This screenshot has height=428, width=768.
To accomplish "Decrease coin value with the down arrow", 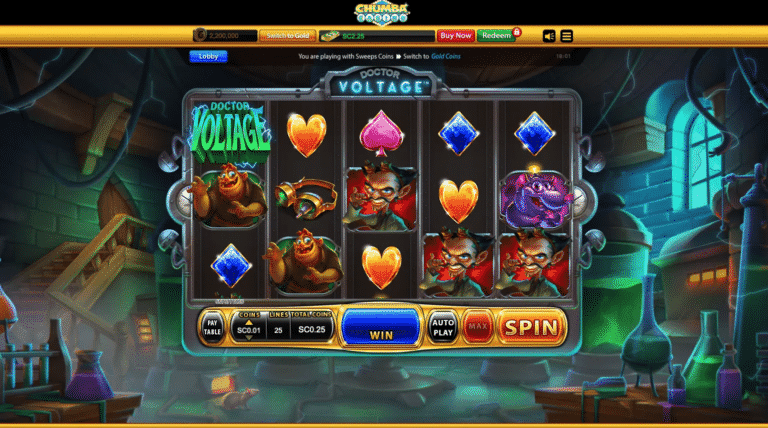I will coord(248,338).
